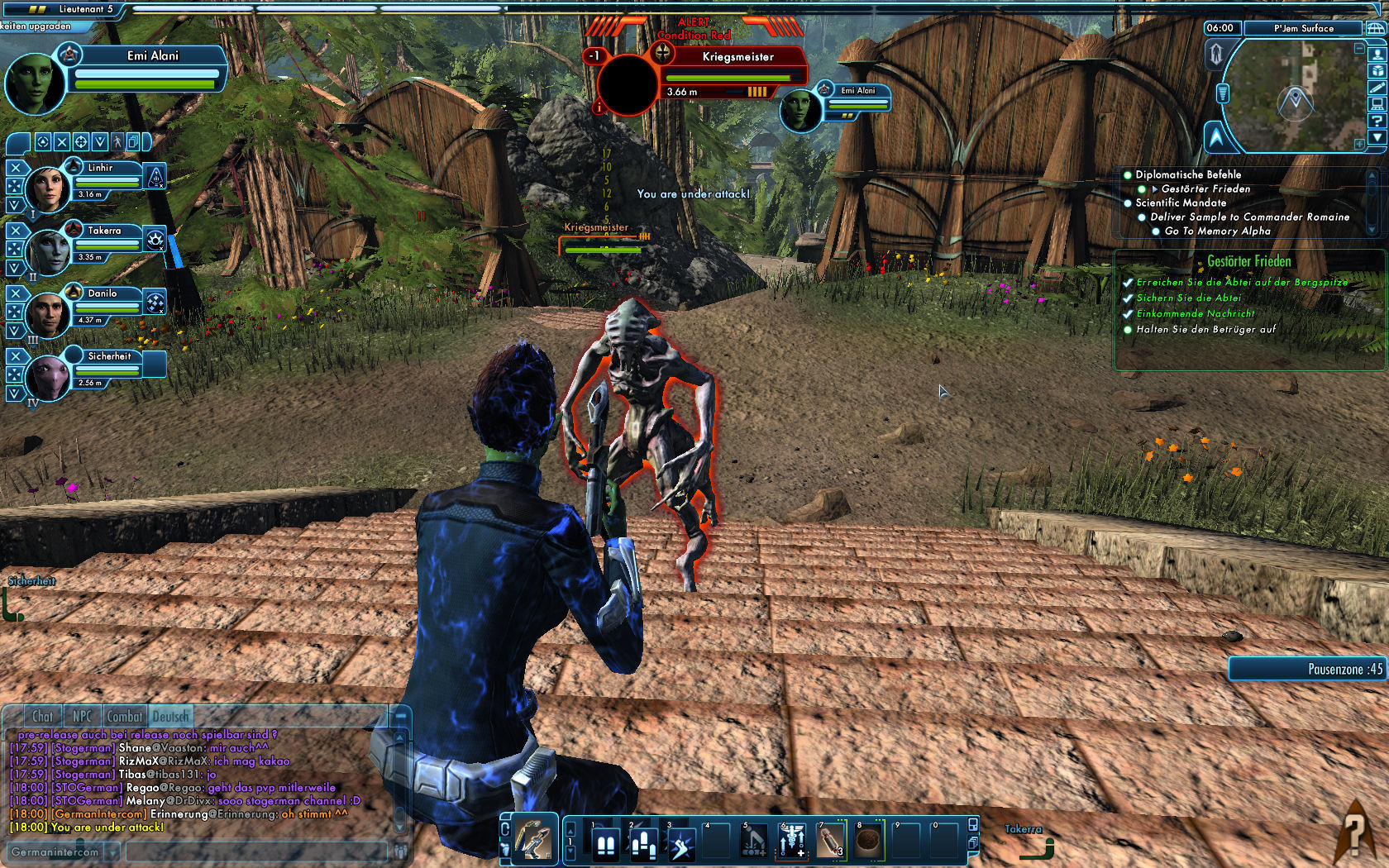Click the equipped weapon icon beside the hotbar
Image resolution: width=1389 pixels, height=868 pixels.
click(x=533, y=840)
